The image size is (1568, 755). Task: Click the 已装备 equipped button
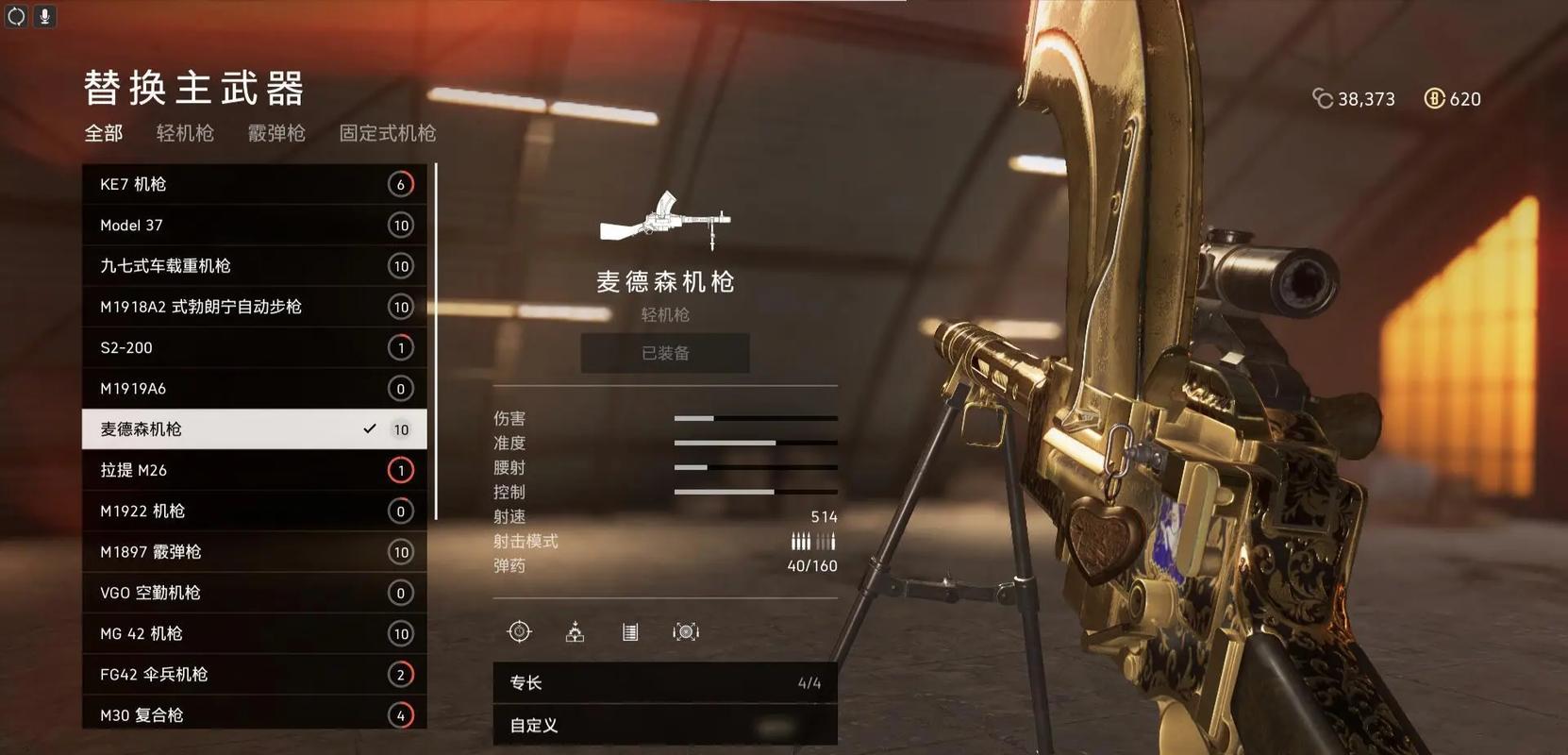[x=665, y=353]
